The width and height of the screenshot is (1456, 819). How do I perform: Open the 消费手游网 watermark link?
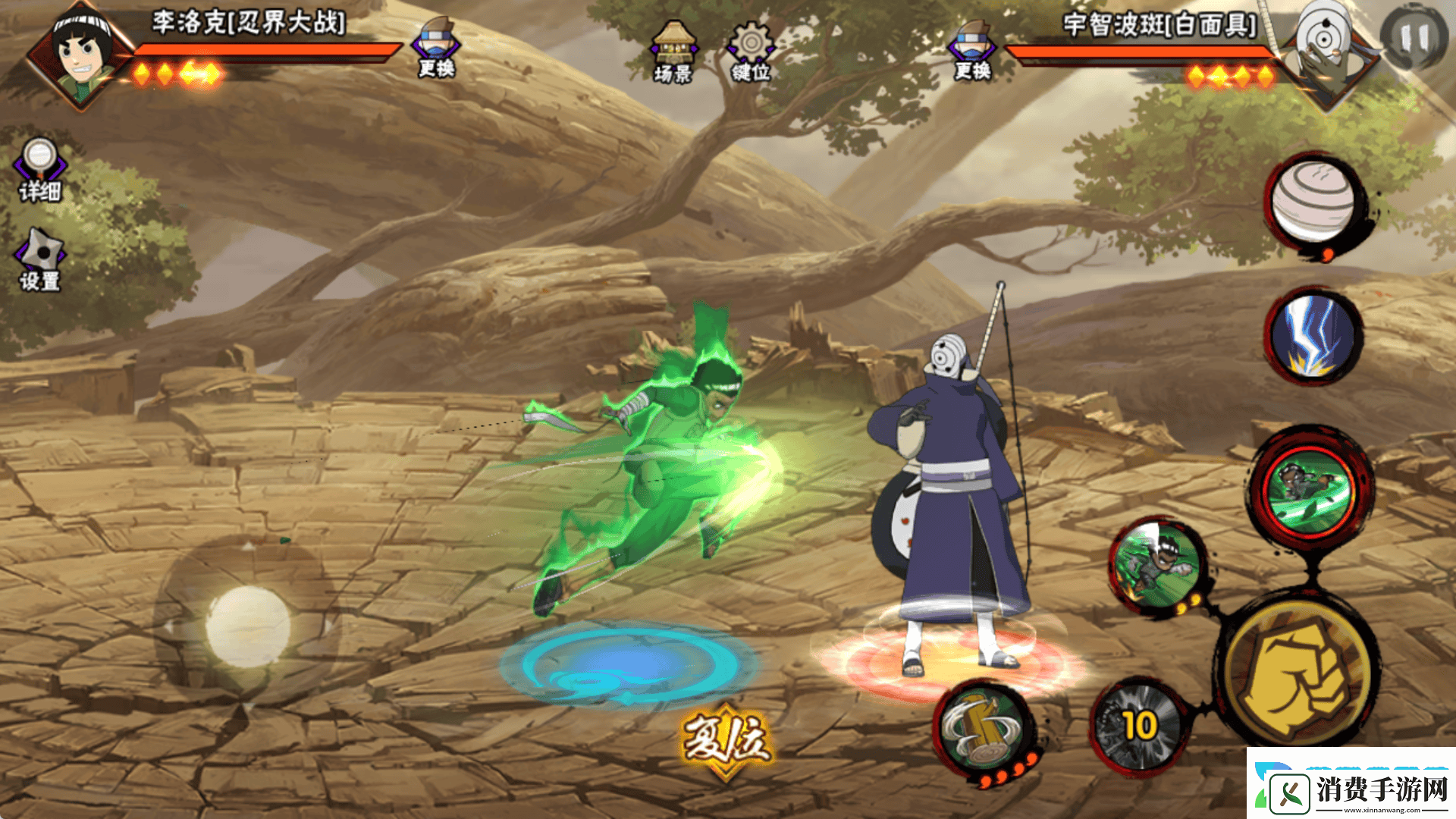1354,789
